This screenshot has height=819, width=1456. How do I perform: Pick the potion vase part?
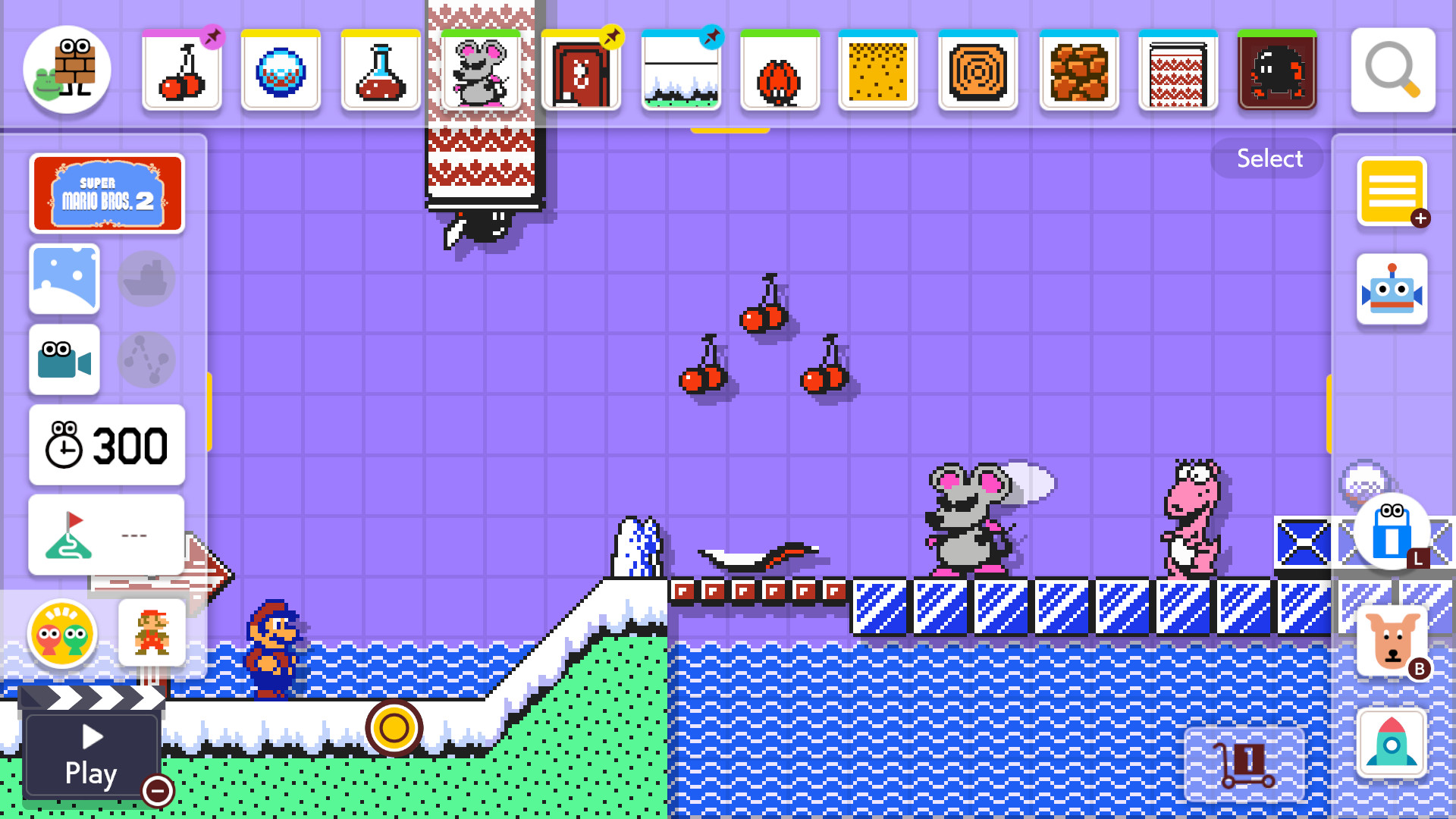[x=380, y=71]
